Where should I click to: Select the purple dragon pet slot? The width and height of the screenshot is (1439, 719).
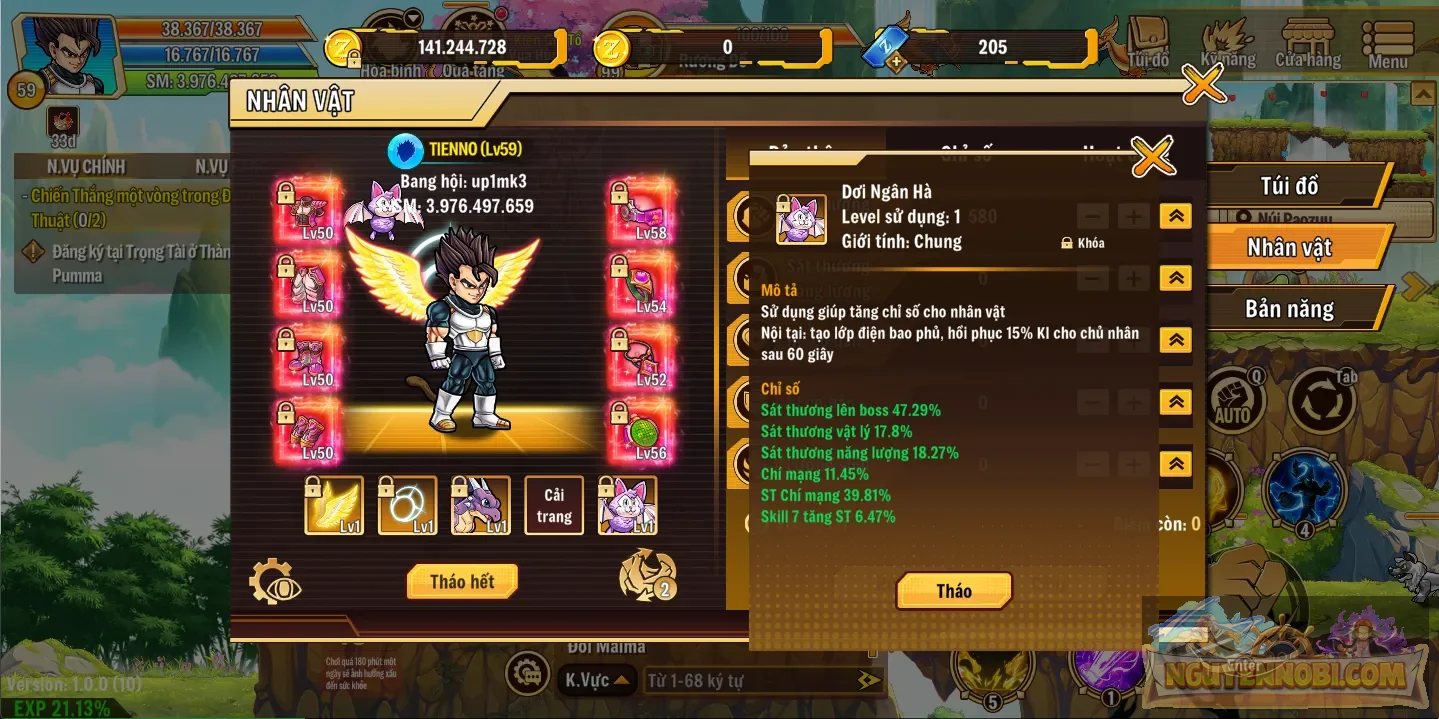click(481, 506)
